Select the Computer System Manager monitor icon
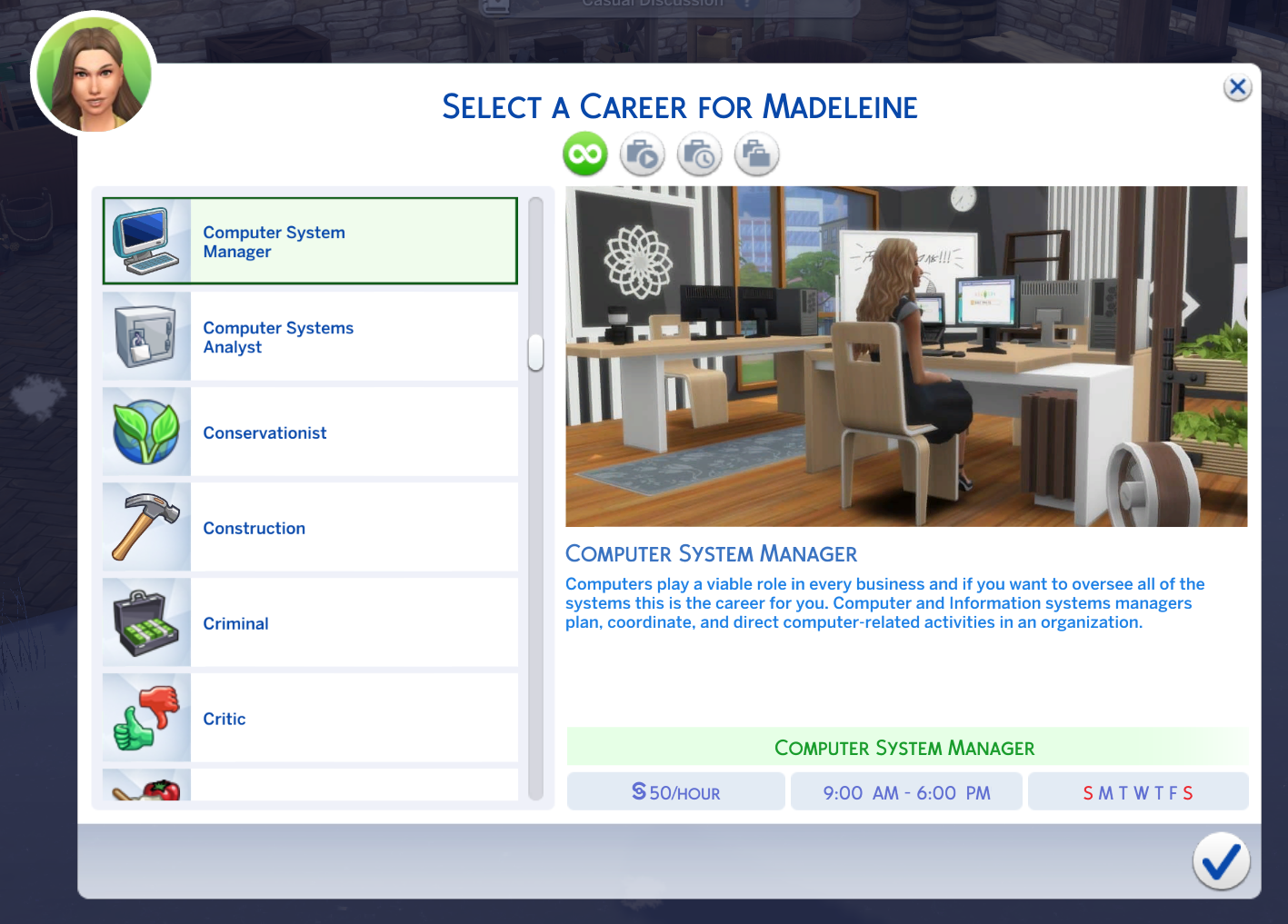The width and height of the screenshot is (1288, 924). (145, 240)
